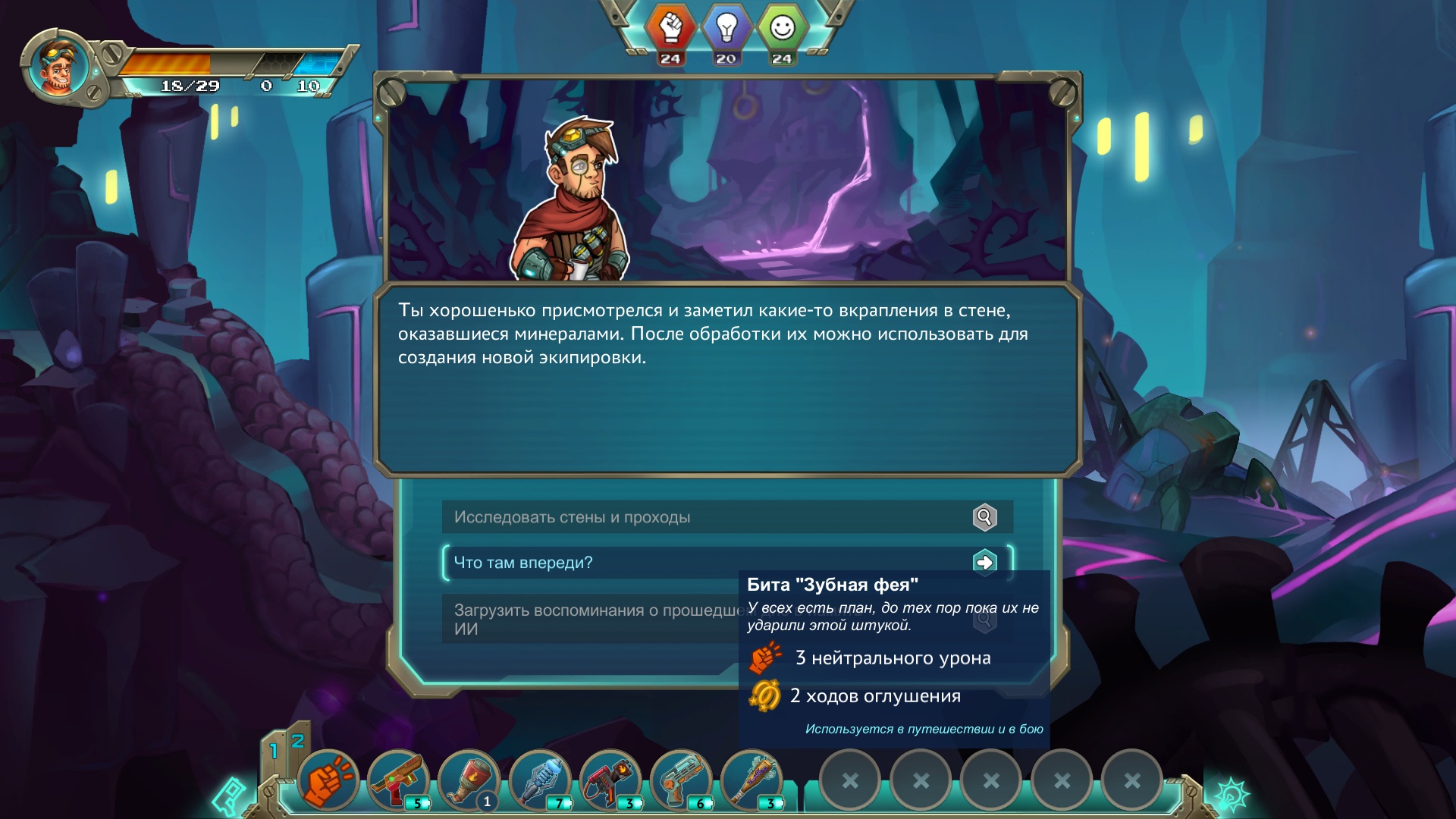Click the blue lightbulb intellect stat icon

click(726, 29)
